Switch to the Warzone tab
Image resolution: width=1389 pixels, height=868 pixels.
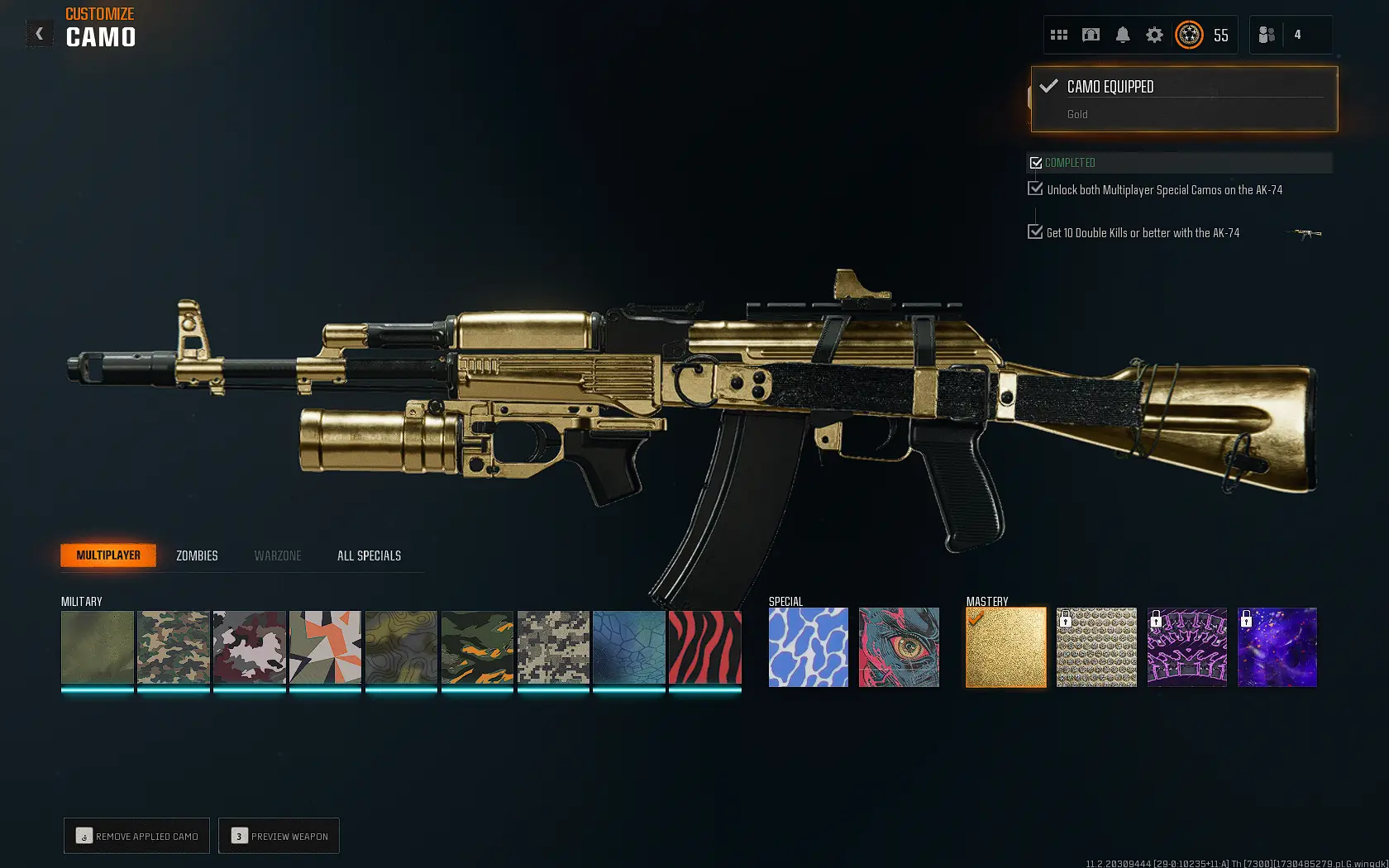tap(277, 556)
